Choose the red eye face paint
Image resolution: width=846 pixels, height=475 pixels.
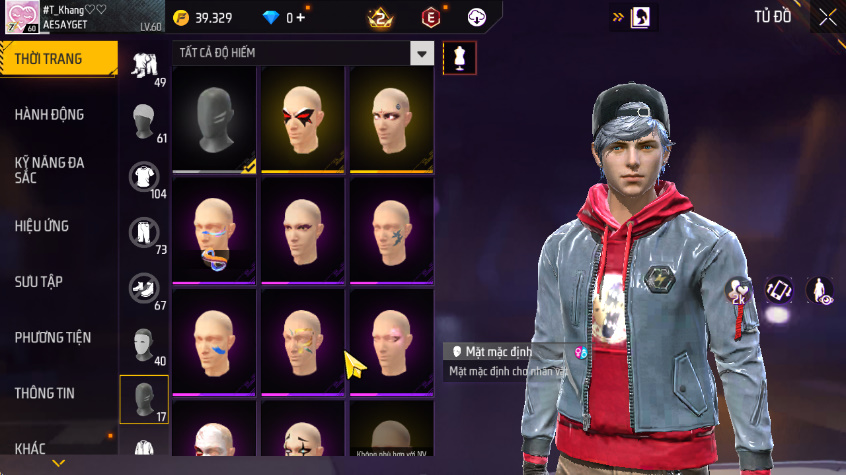303,119
